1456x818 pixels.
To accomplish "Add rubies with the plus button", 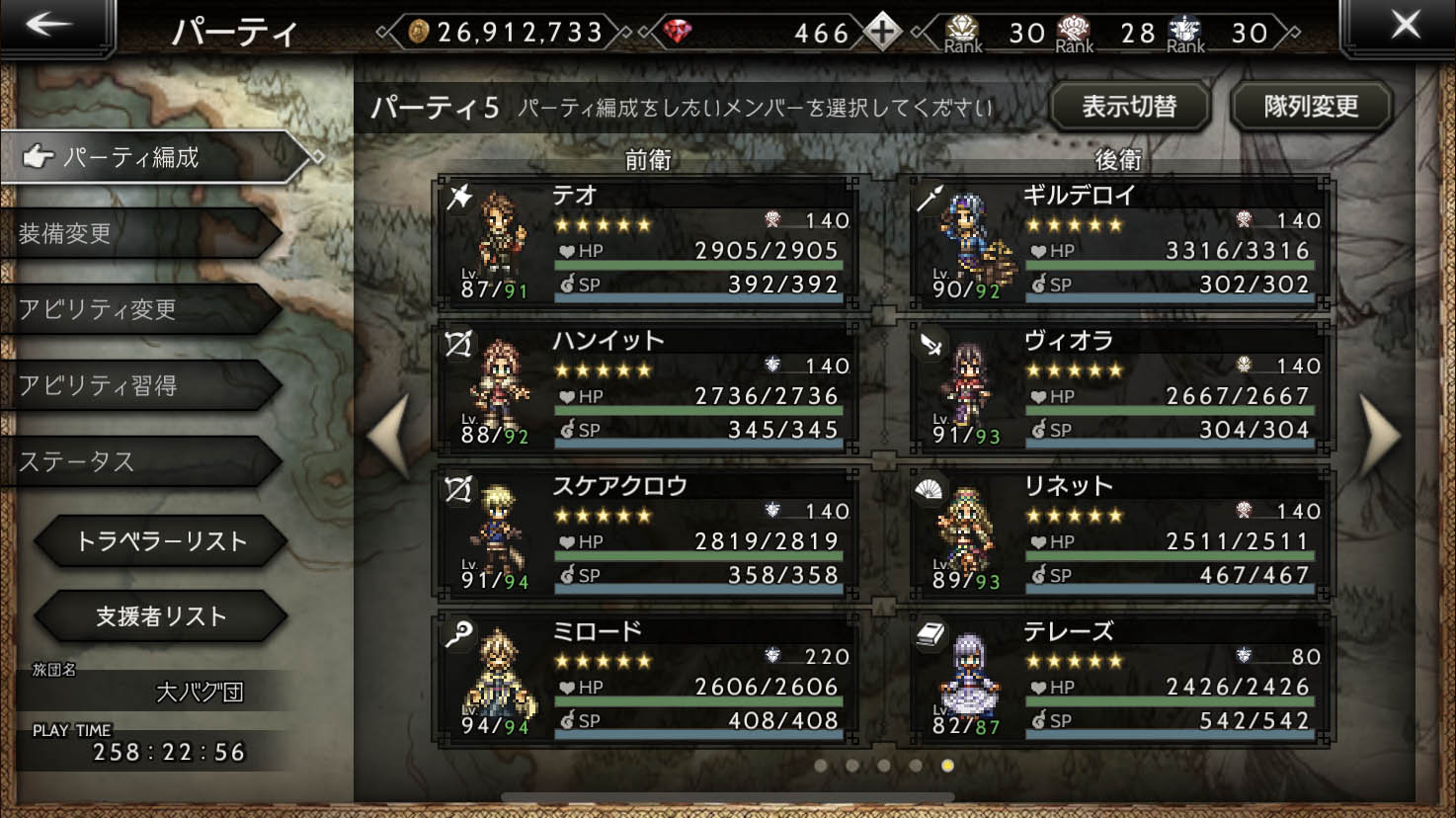I will (x=881, y=33).
